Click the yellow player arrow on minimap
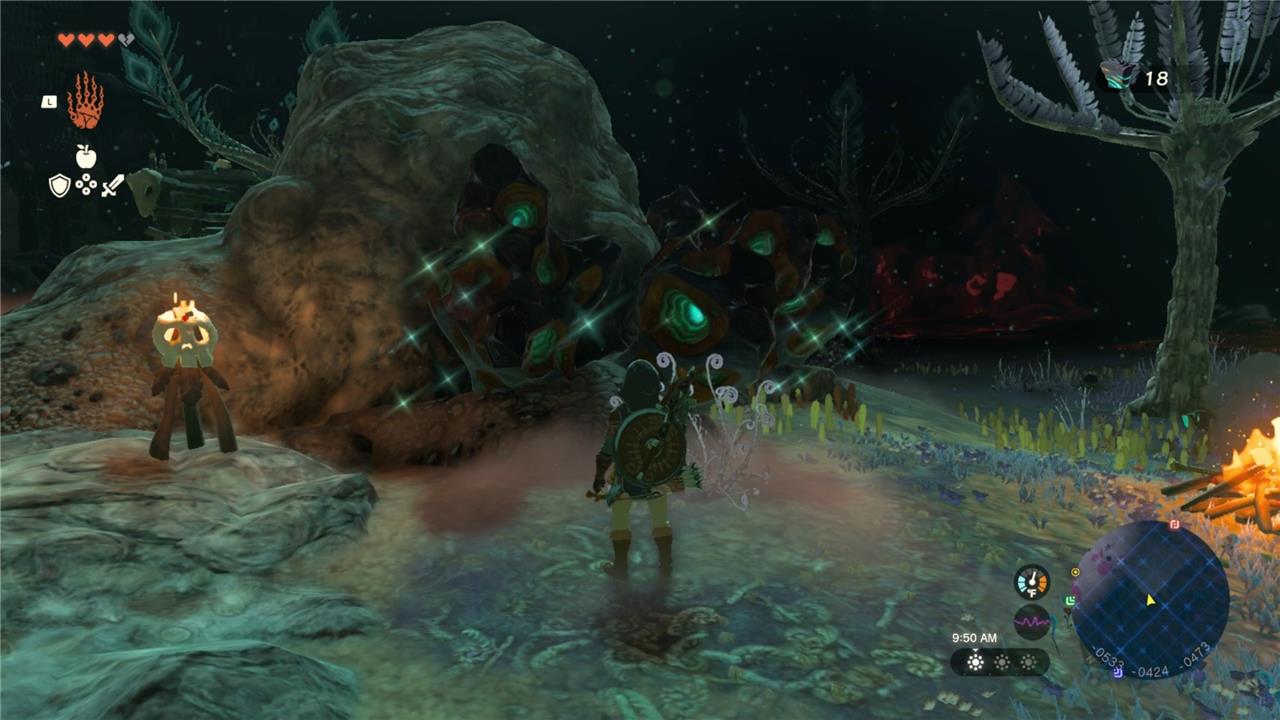The height and width of the screenshot is (720, 1280). tap(1151, 600)
